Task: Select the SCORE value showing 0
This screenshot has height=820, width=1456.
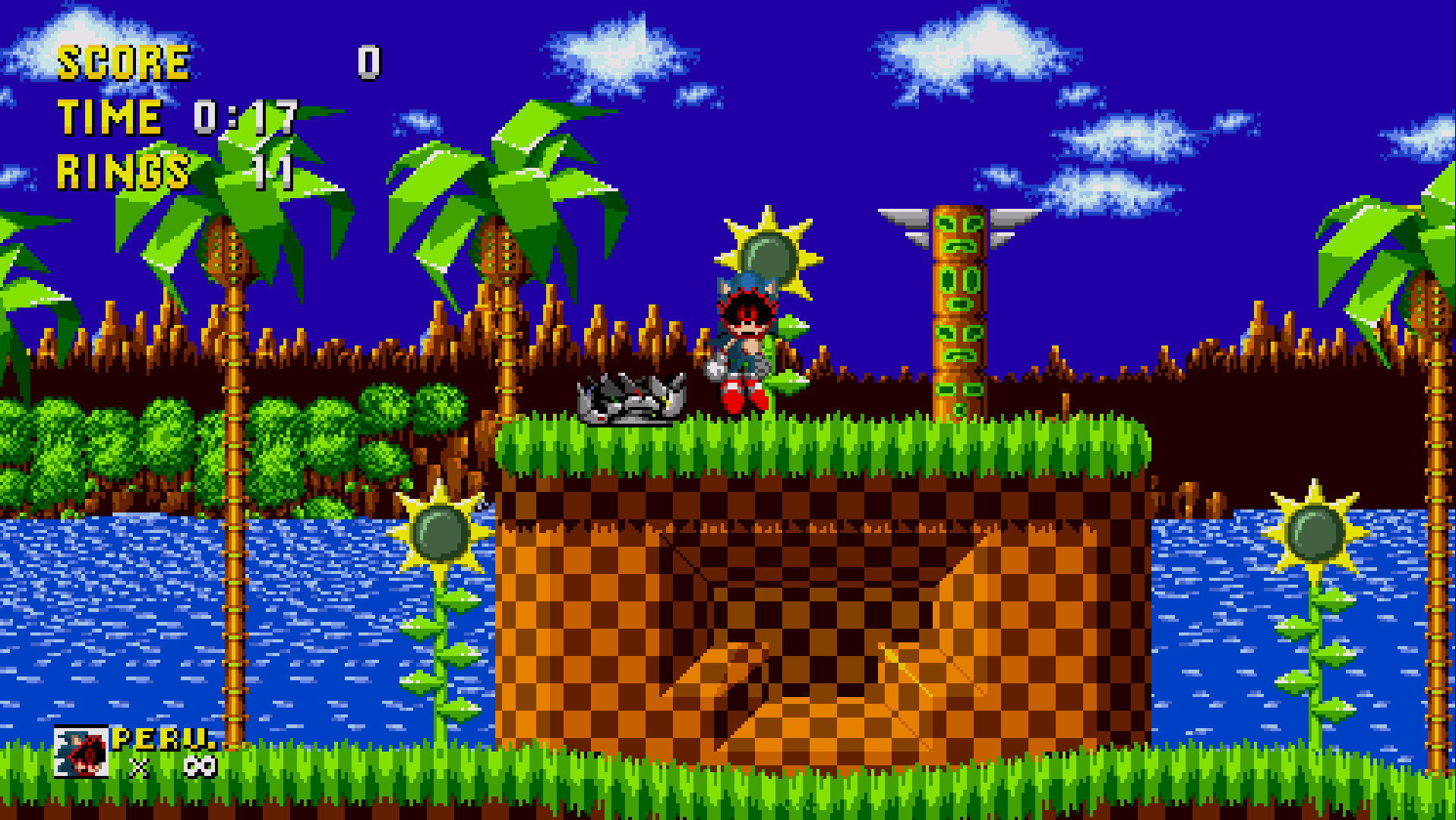Action: click(368, 65)
